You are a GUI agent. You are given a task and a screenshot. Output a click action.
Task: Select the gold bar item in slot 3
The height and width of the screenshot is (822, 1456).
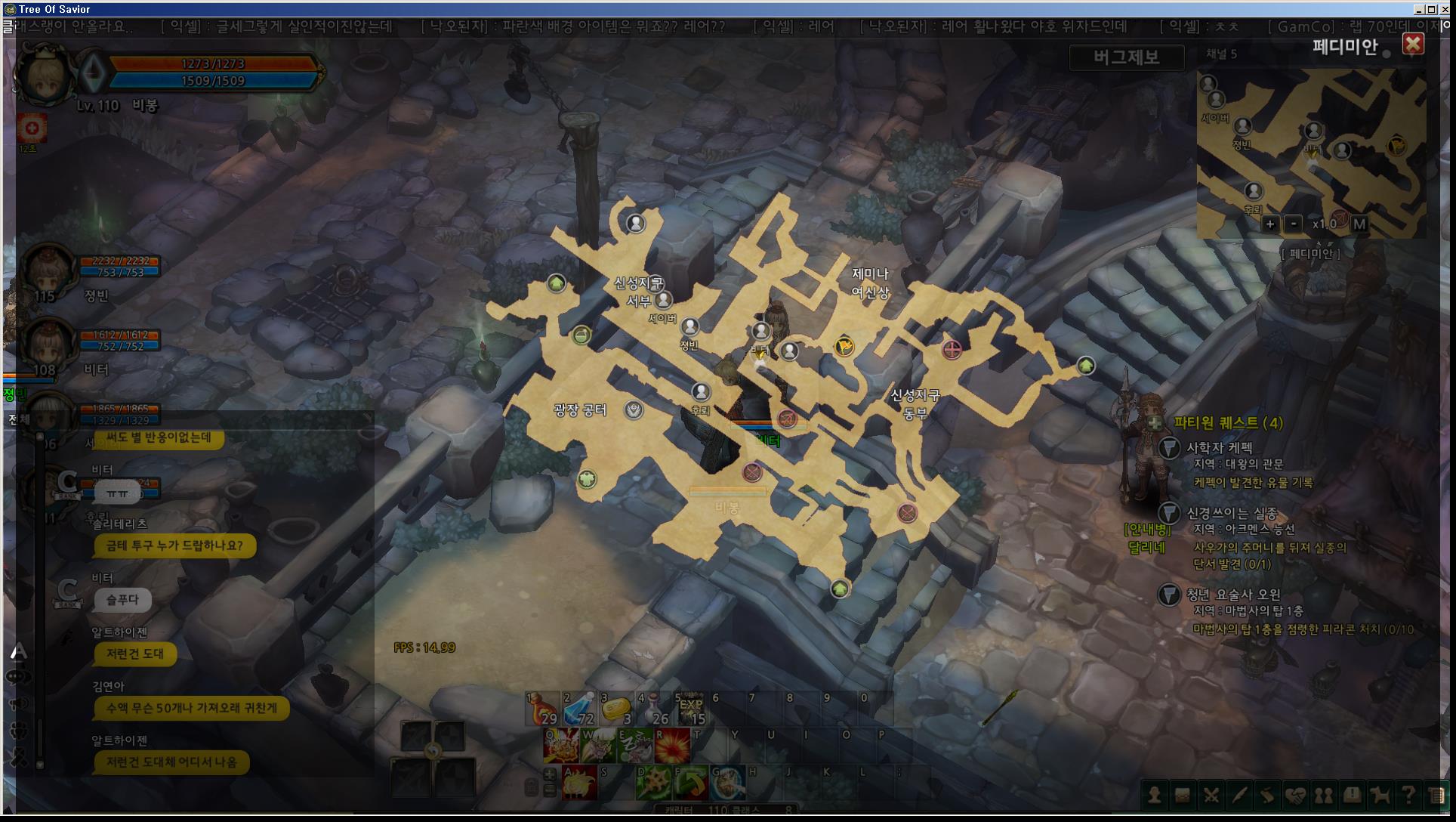[615, 709]
